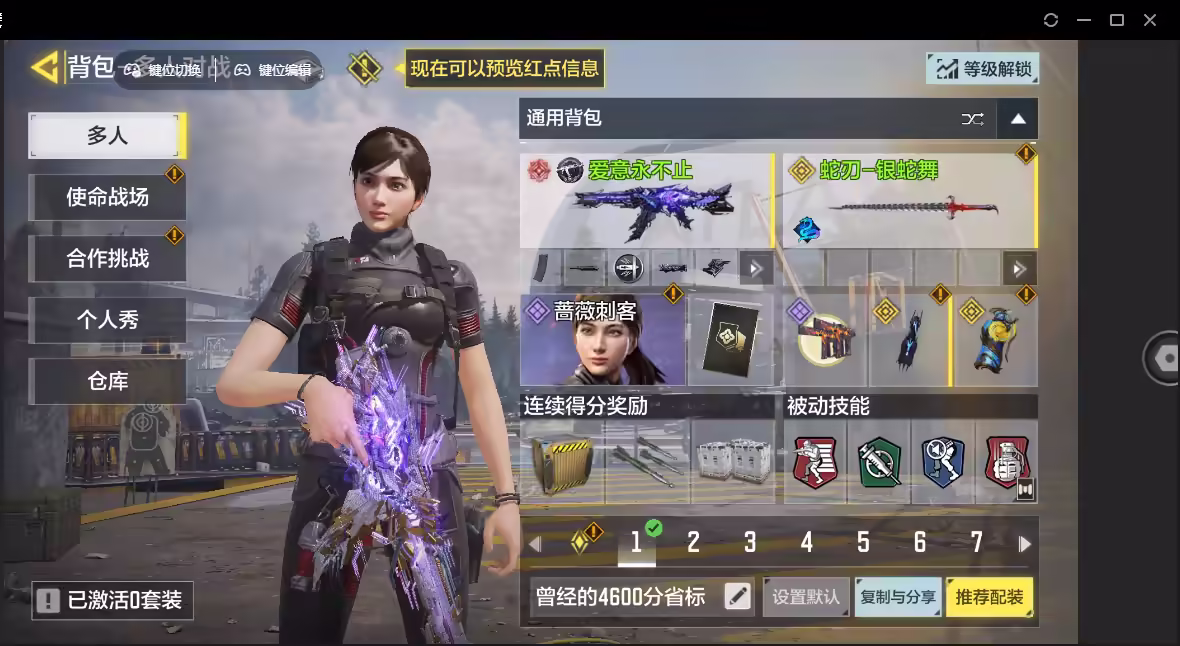Click the 设置默认 button
Screen dimensions: 1180x646
[x=806, y=597]
